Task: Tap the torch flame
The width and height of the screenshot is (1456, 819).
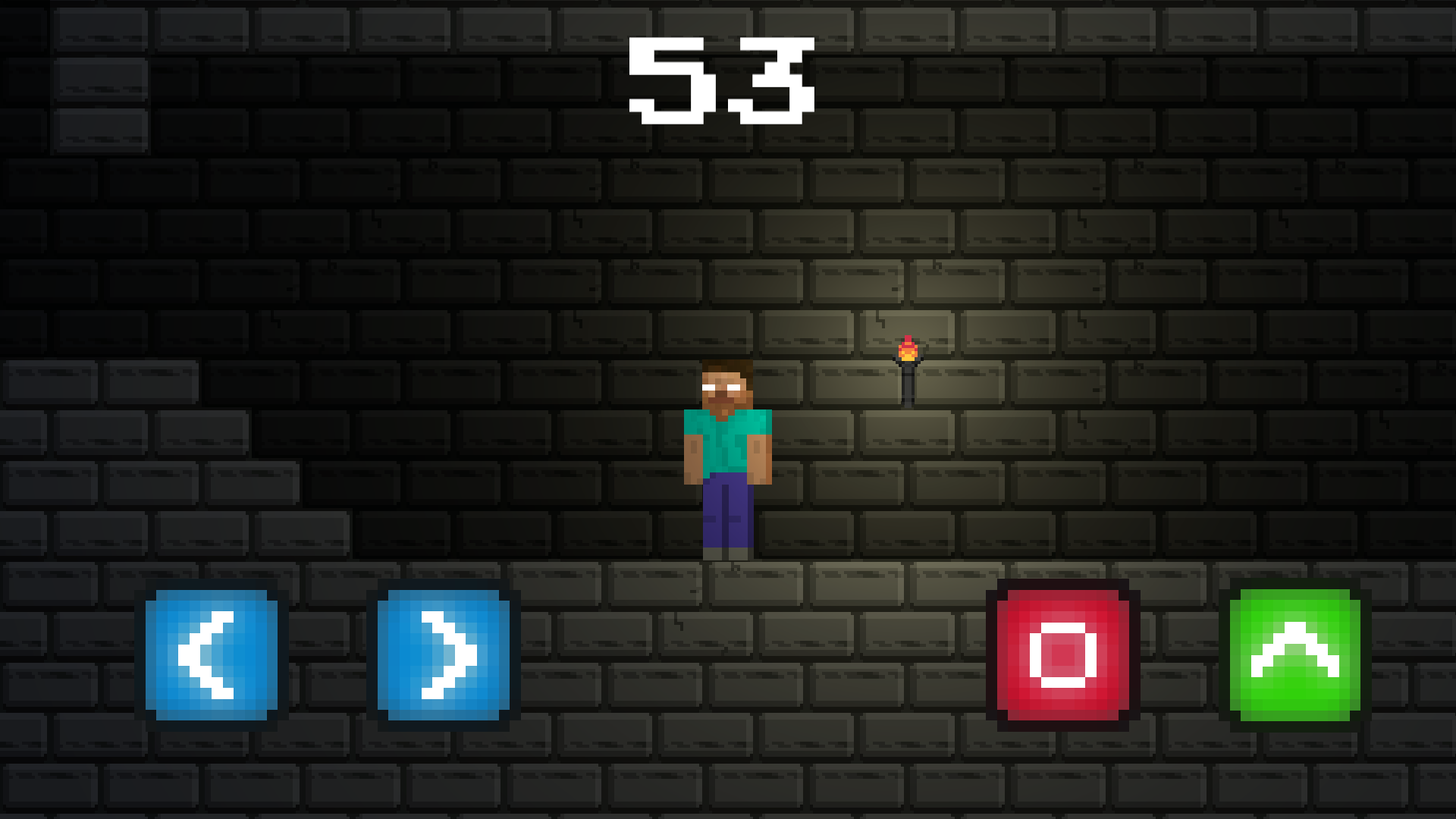Action: (907, 349)
